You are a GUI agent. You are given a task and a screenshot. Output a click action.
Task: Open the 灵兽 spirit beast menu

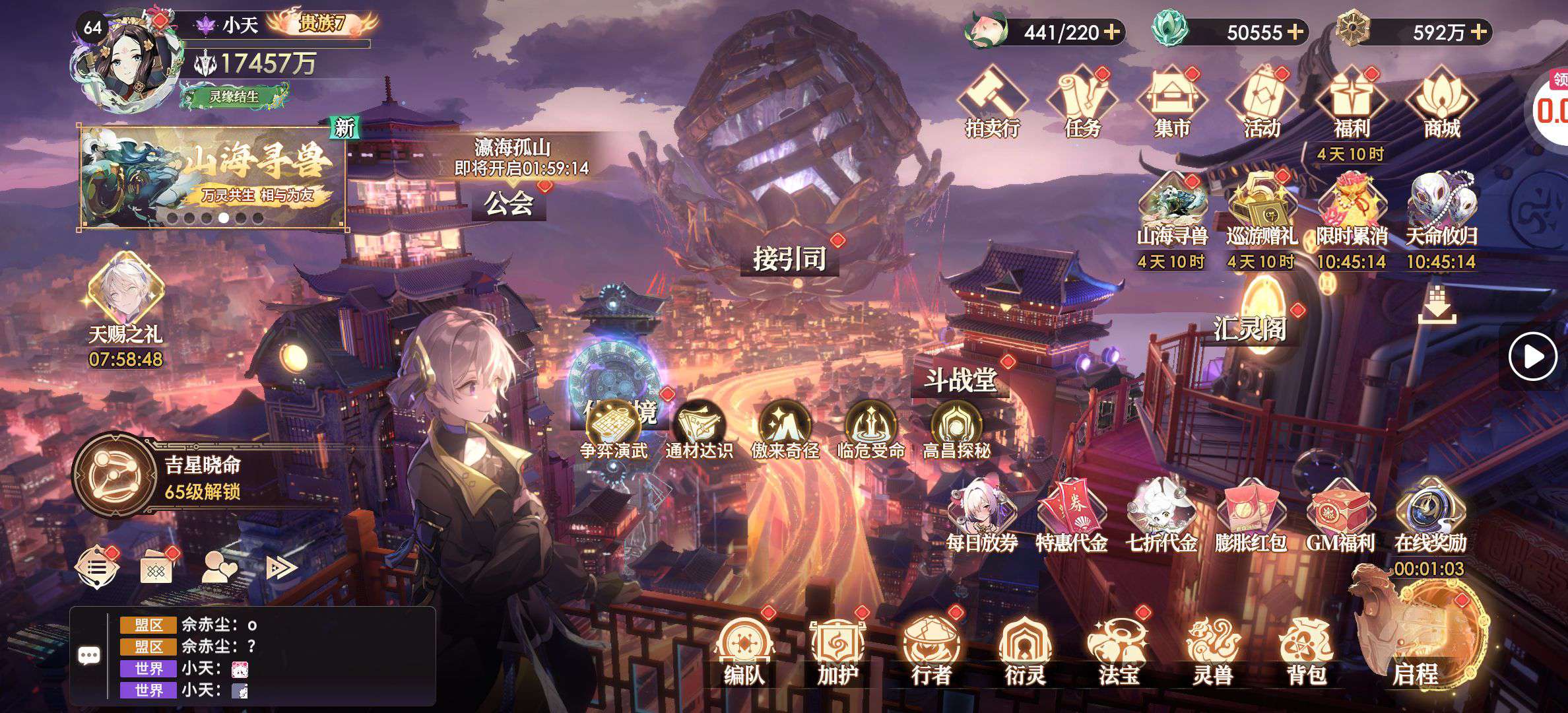point(1213,650)
